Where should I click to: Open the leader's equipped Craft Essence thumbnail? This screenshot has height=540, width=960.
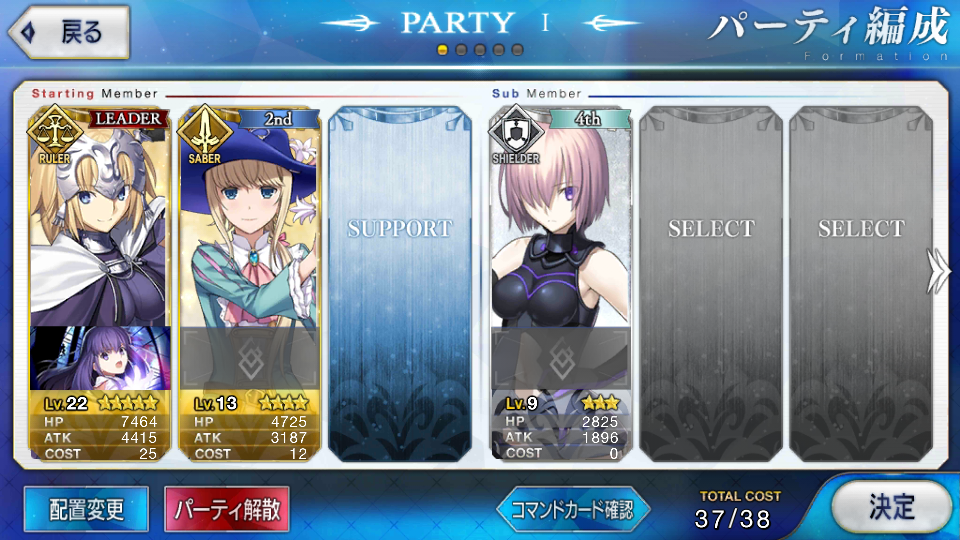pyautogui.click(x=99, y=358)
